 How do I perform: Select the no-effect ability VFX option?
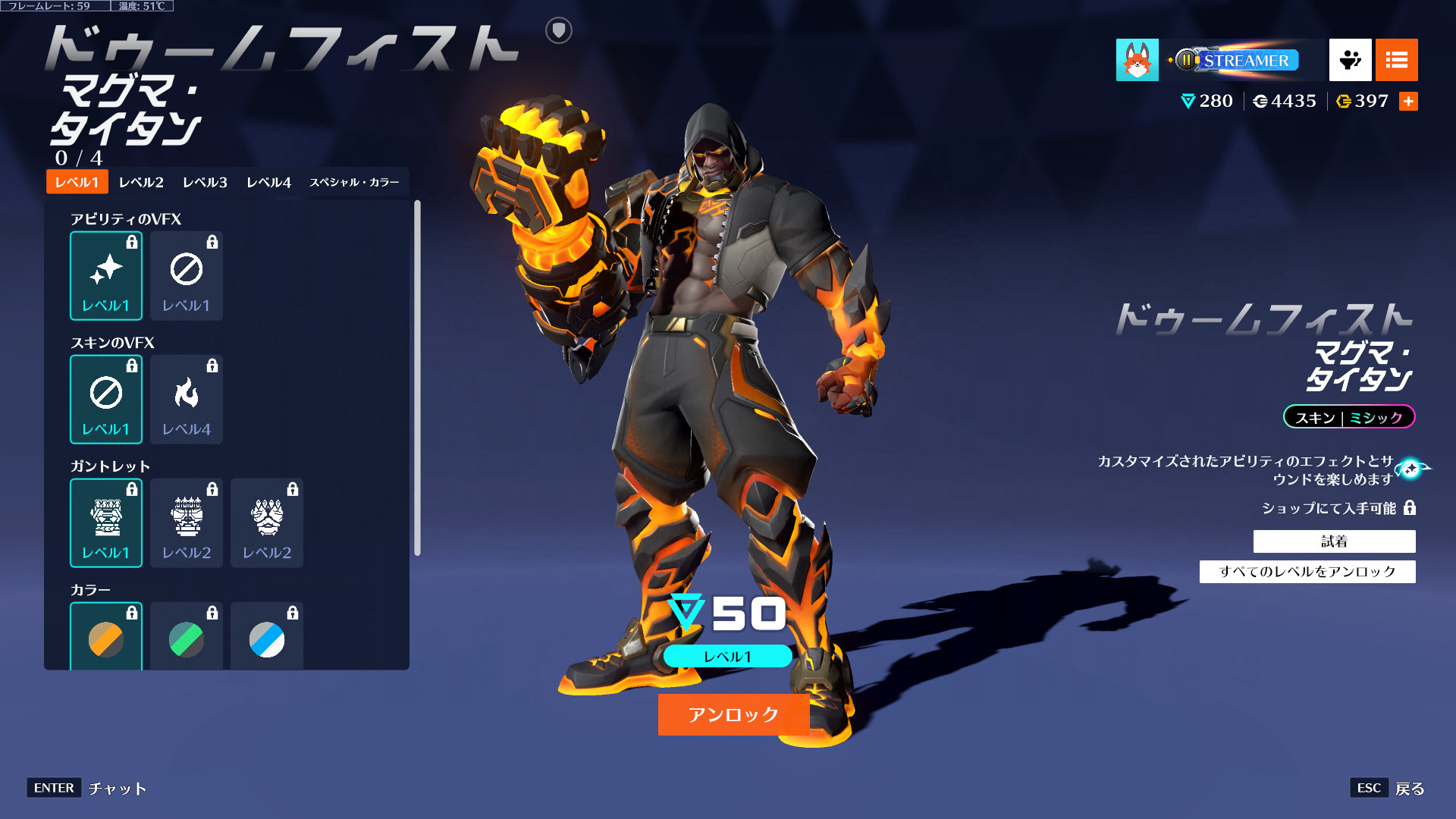click(x=187, y=275)
